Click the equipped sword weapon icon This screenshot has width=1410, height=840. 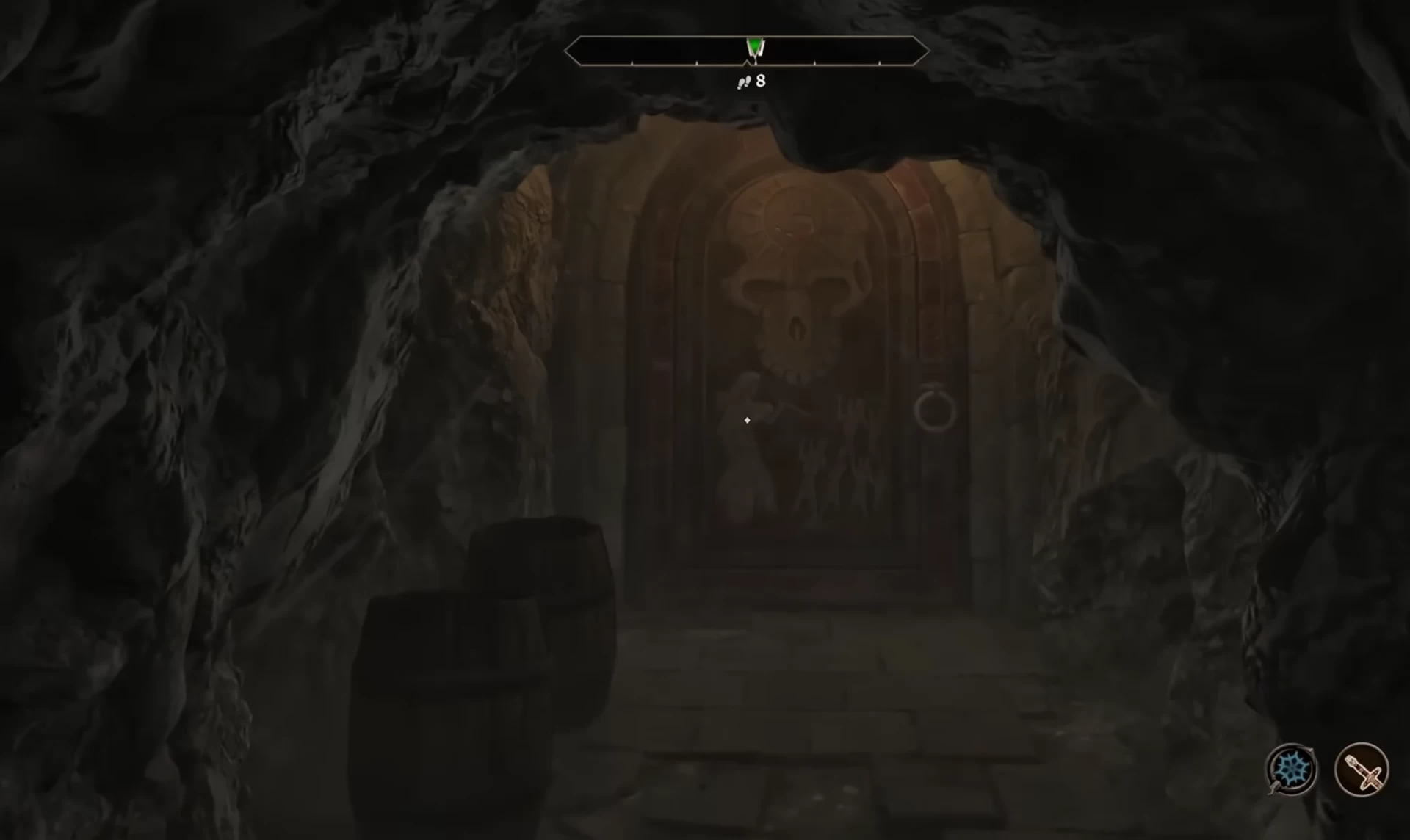tap(1361, 770)
